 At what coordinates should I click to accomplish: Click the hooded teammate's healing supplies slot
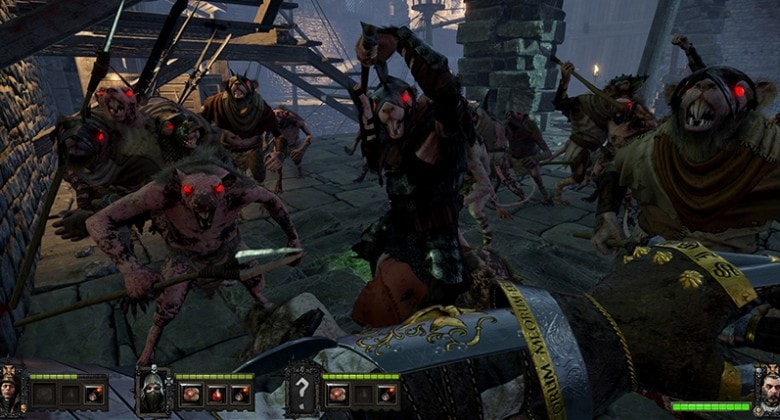click(x=191, y=394)
